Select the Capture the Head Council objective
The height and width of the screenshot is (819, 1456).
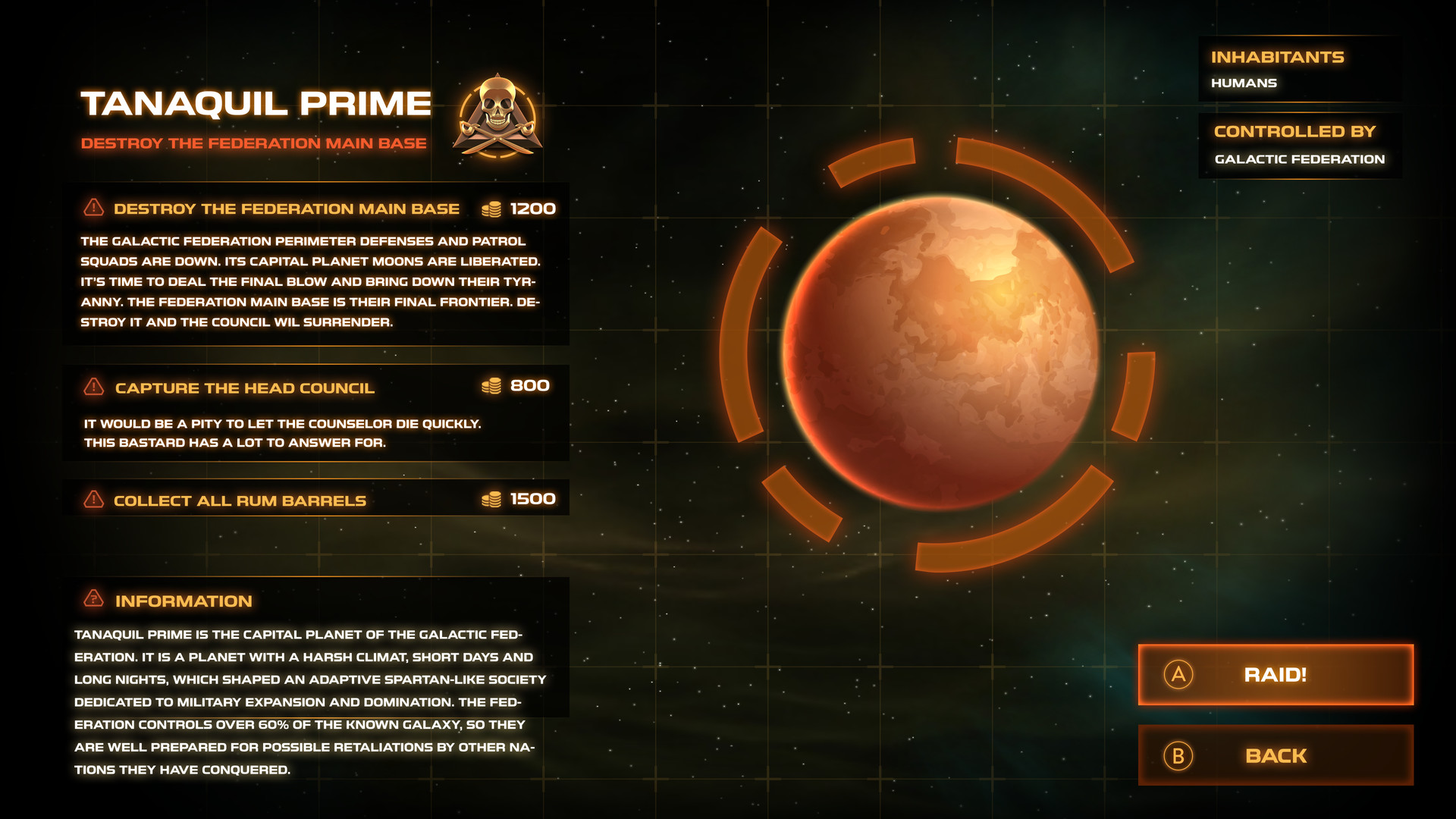pyautogui.click(x=244, y=388)
